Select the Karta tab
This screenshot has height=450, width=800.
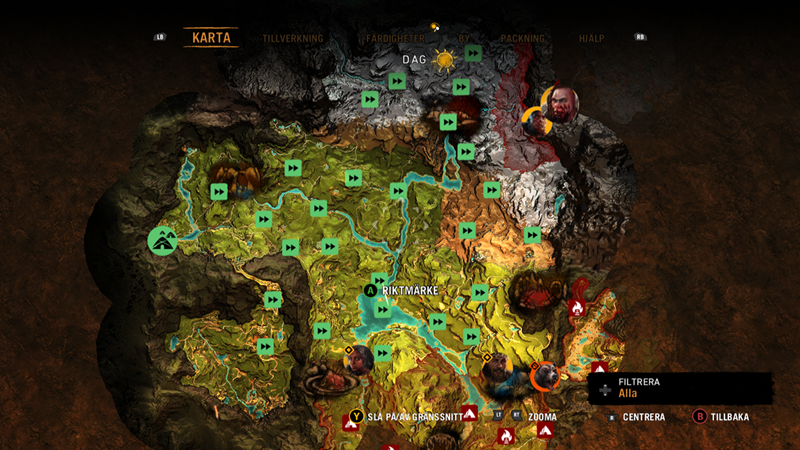point(211,39)
